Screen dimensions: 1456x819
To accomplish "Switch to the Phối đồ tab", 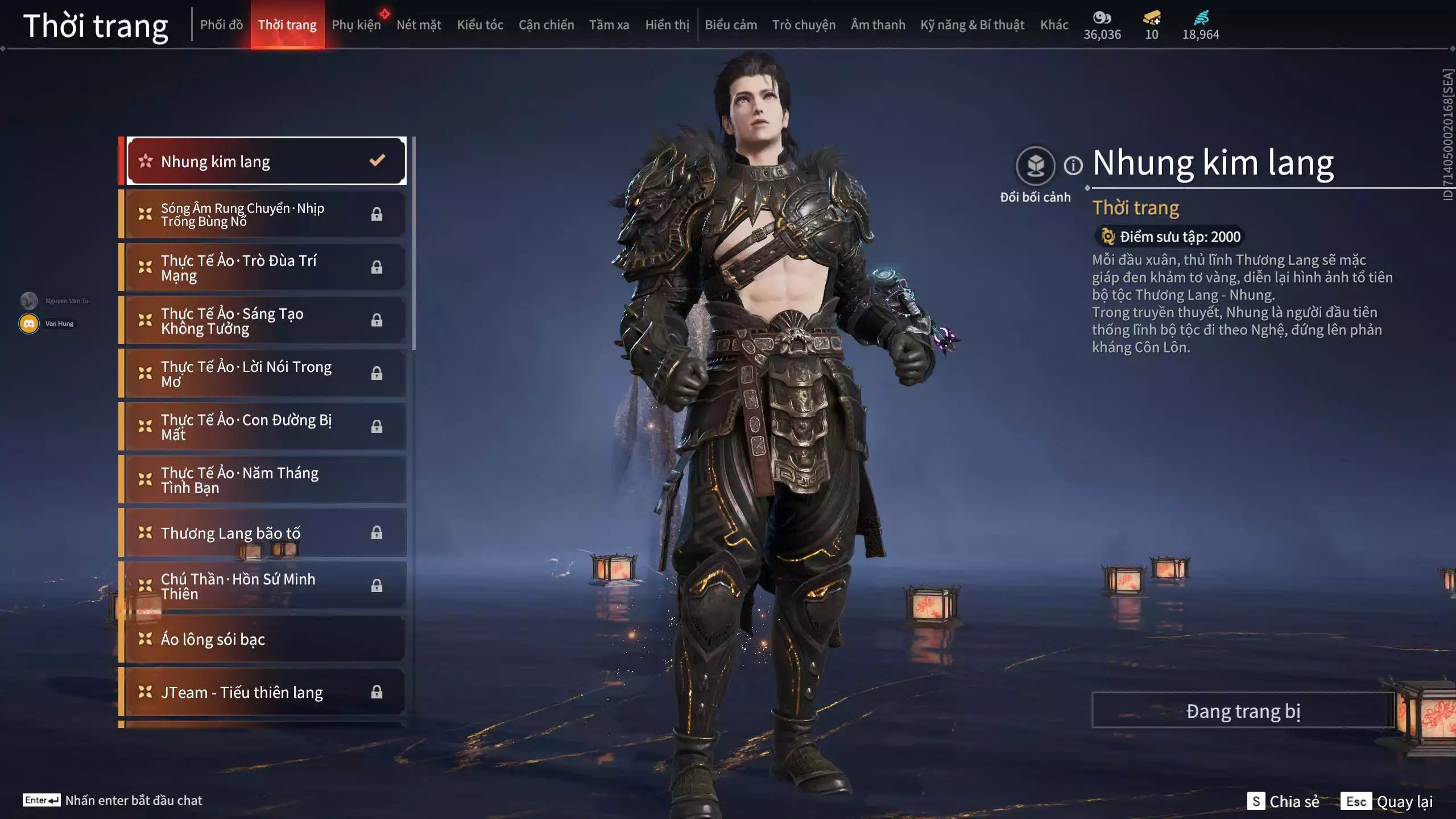I will 221,24.
